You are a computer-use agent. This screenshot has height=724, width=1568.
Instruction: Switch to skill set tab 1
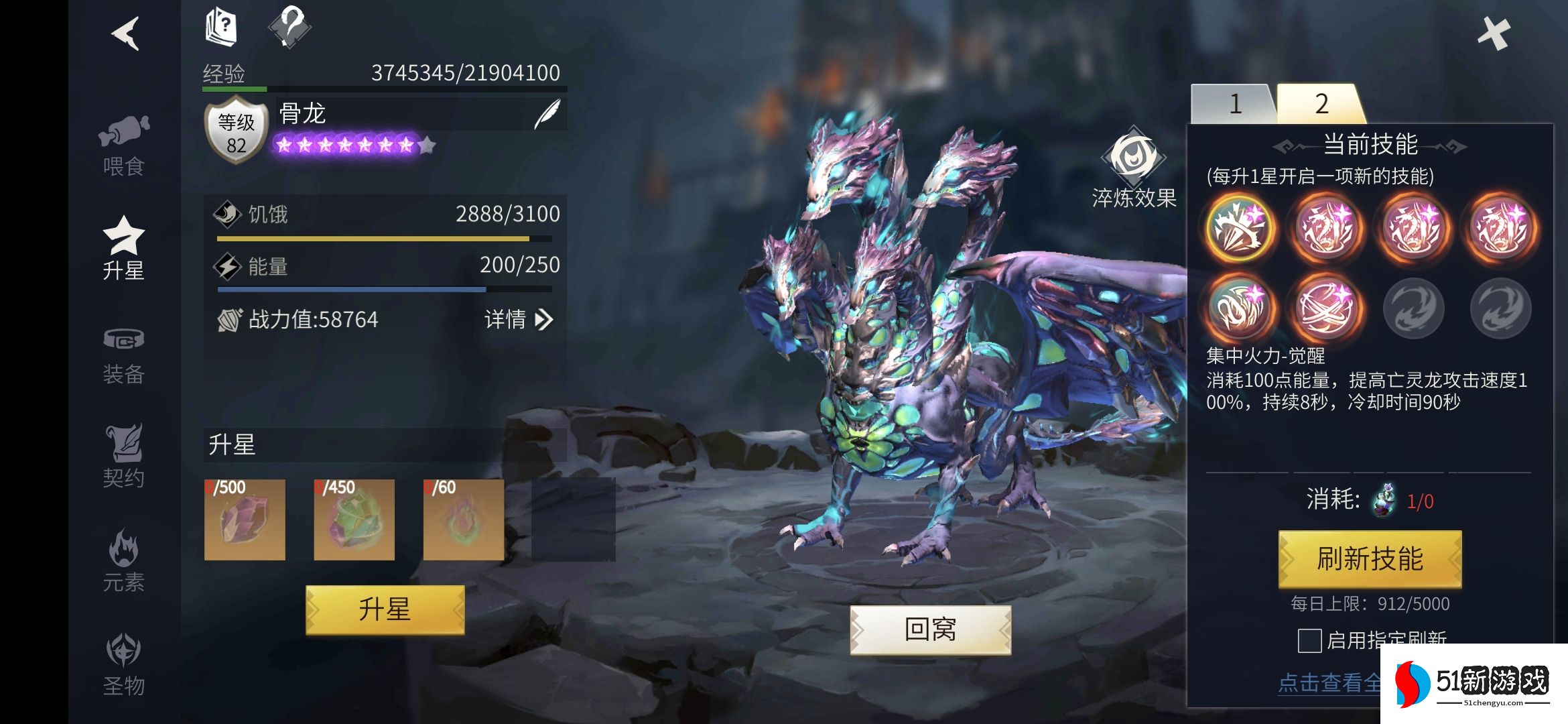[x=1235, y=104]
